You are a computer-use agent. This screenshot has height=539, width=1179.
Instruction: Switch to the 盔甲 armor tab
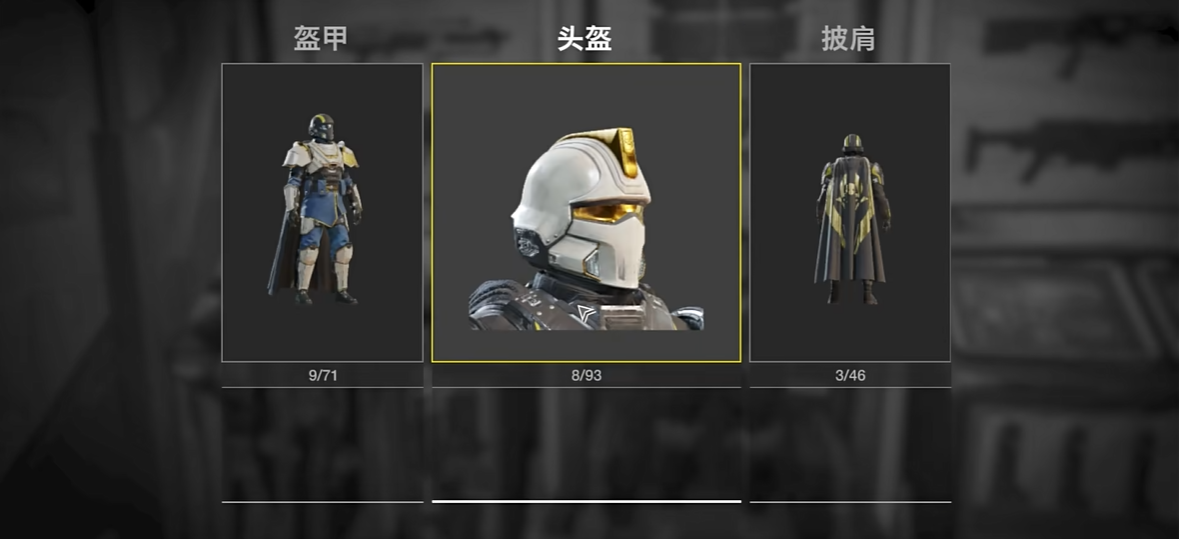321,39
